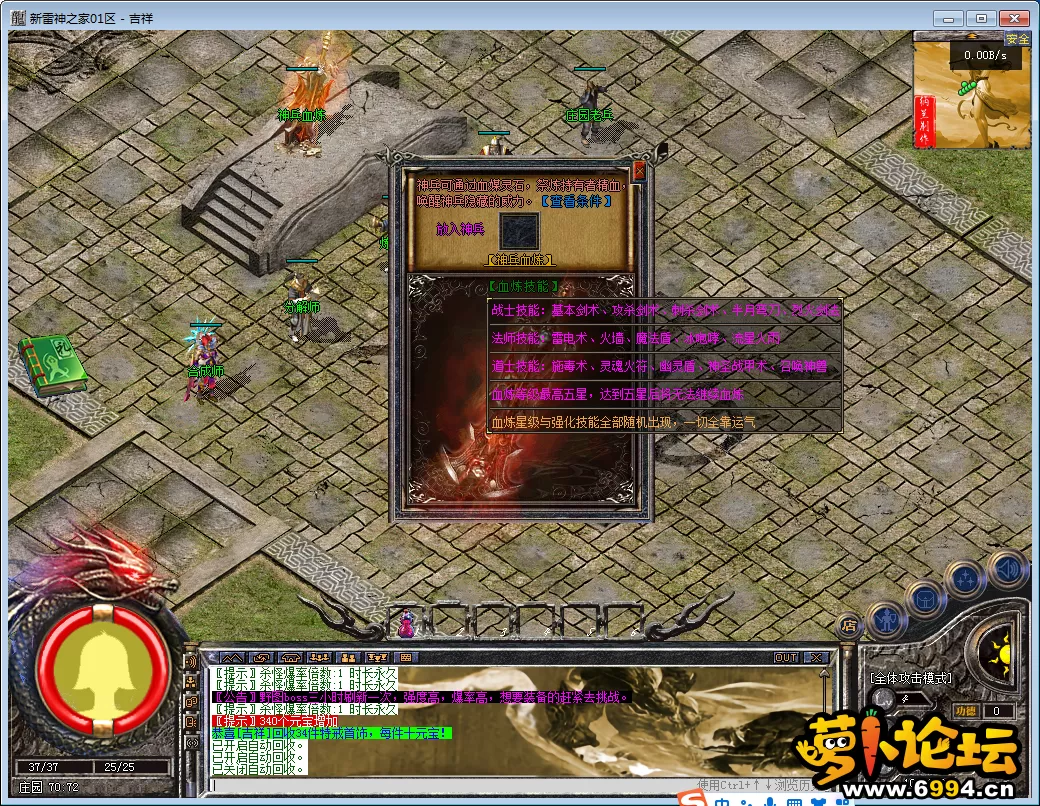Image resolution: width=1040 pixels, height=806 pixels.
Task: Close the weapon blood-refining dialog
Action: [x=639, y=171]
